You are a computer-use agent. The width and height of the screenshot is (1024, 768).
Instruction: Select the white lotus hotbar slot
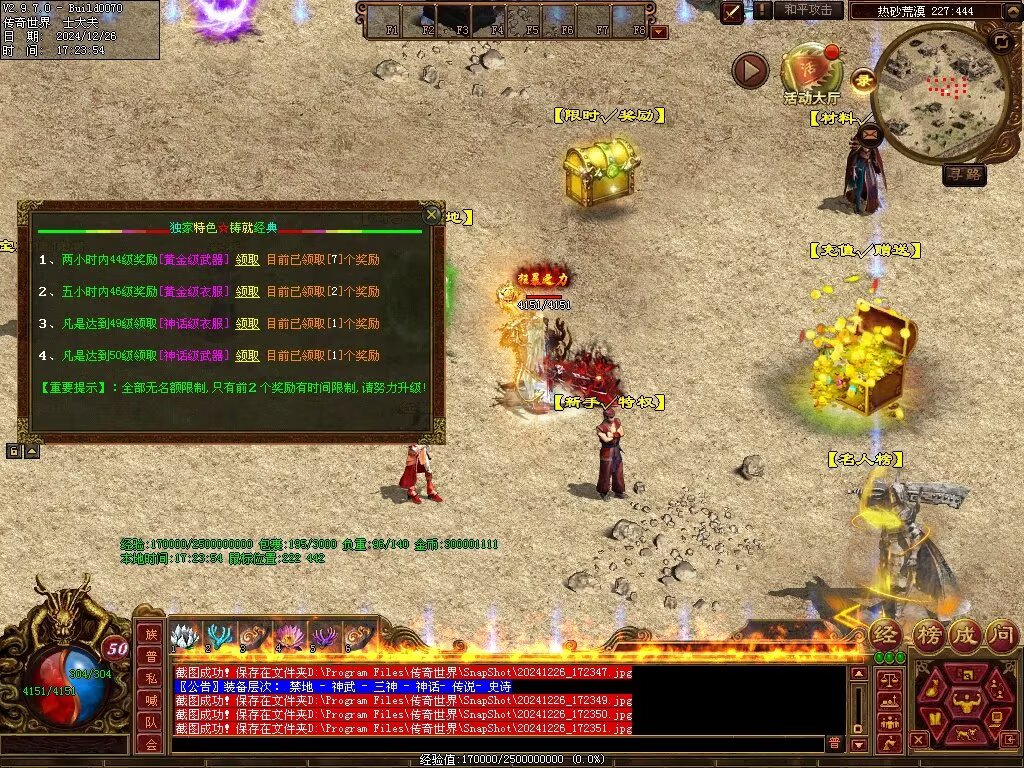pos(185,636)
